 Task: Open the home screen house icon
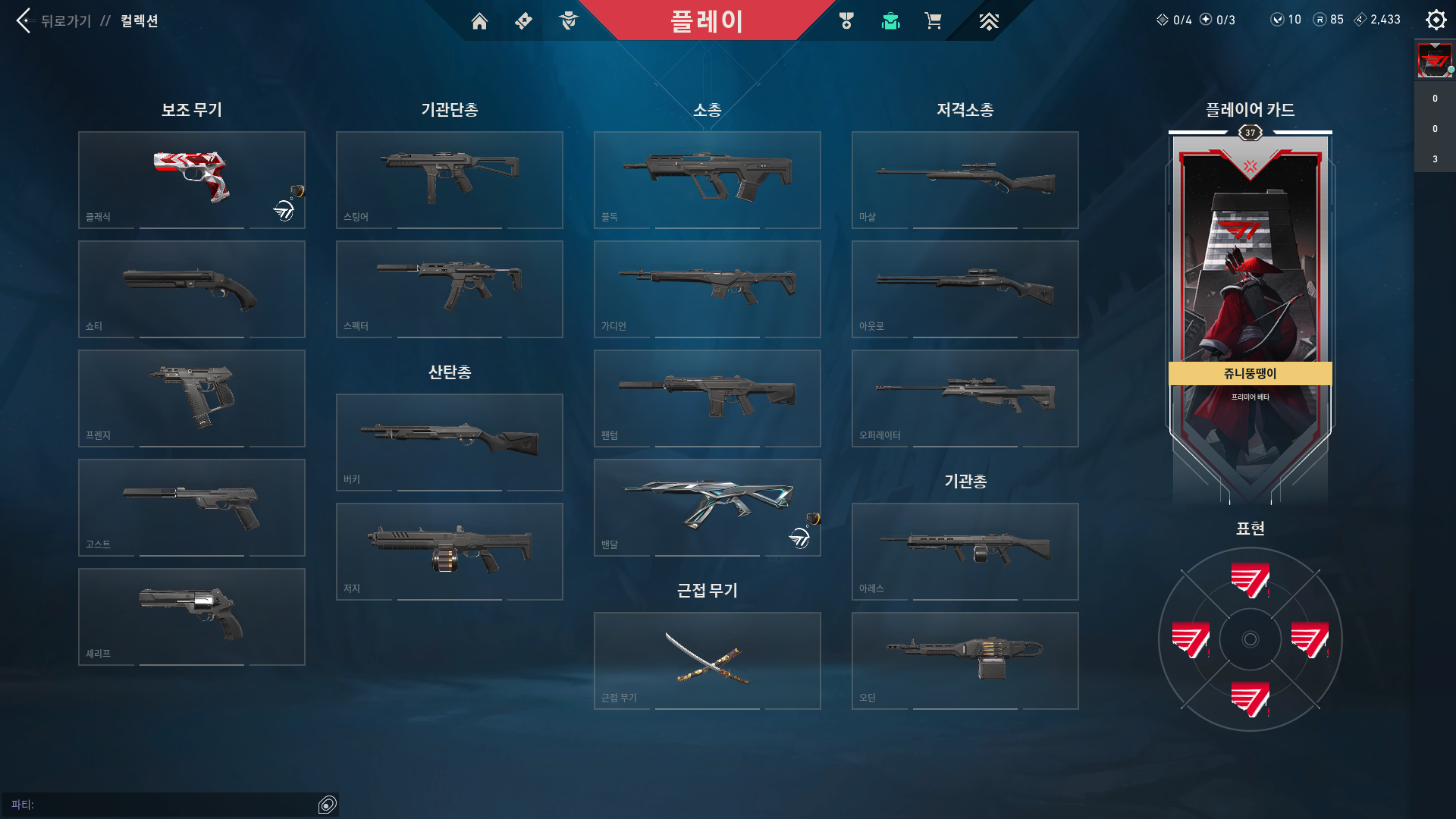coord(479,20)
